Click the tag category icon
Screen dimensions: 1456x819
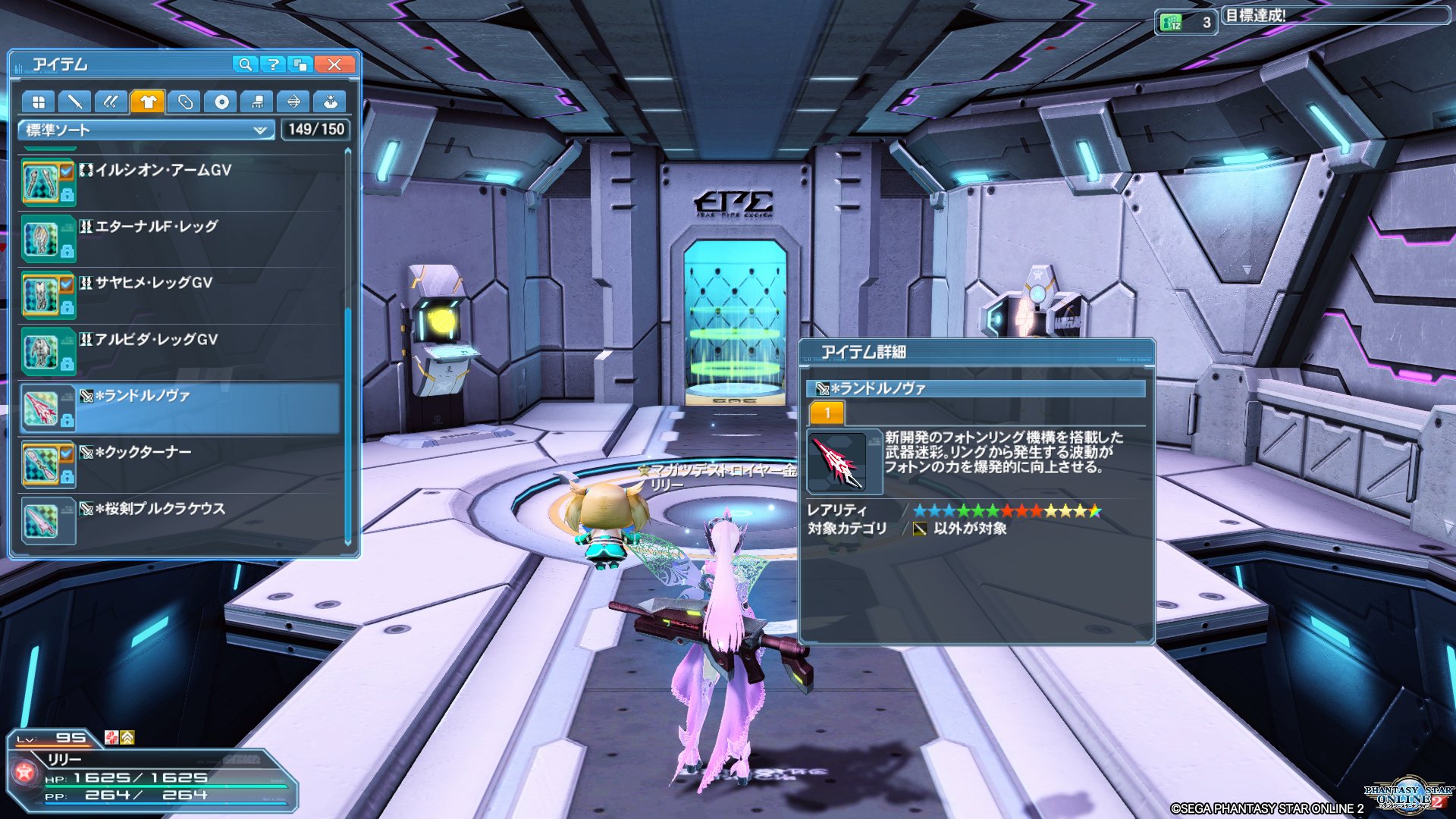tap(185, 101)
